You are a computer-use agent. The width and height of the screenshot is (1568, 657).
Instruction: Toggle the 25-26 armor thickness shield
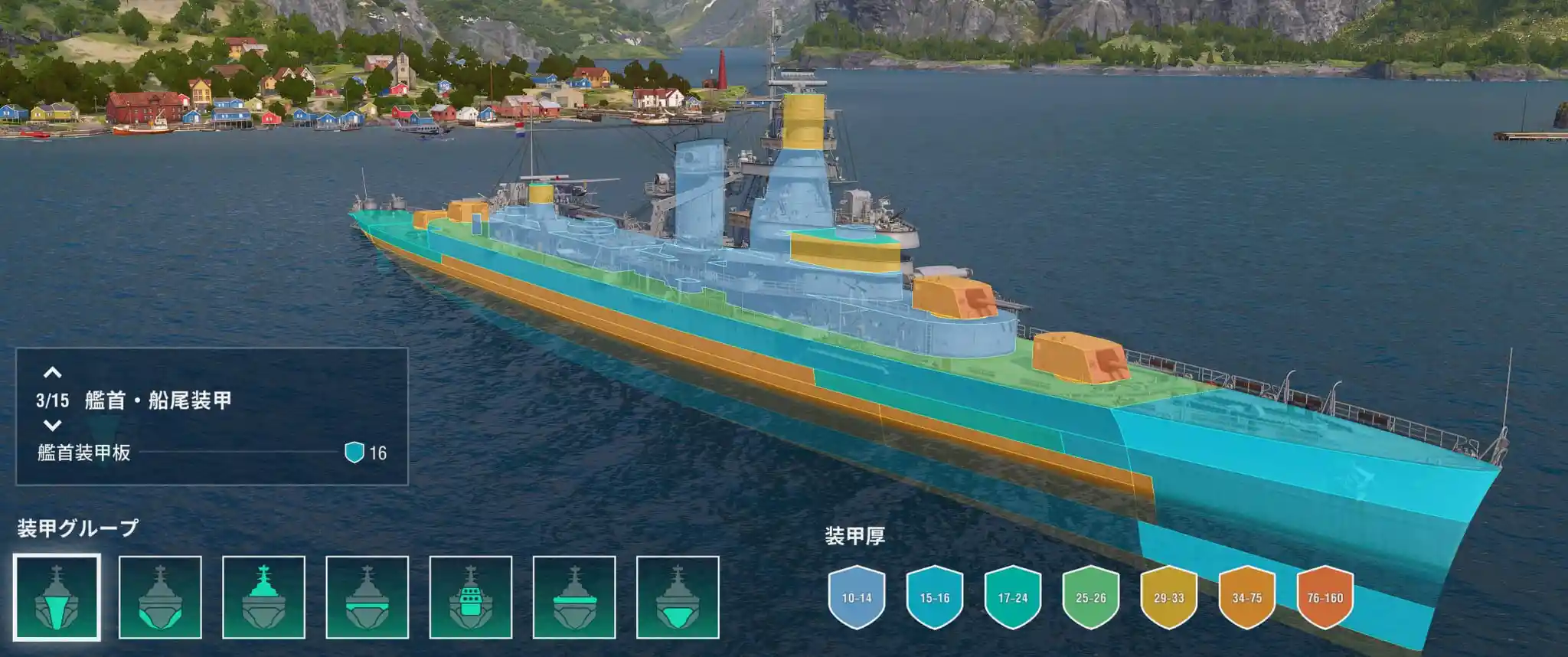coord(1090,597)
